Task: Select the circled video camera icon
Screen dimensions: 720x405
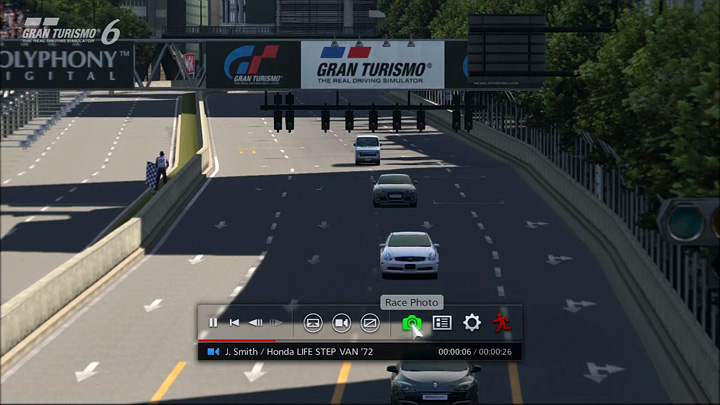Action: (x=341, y=322)
